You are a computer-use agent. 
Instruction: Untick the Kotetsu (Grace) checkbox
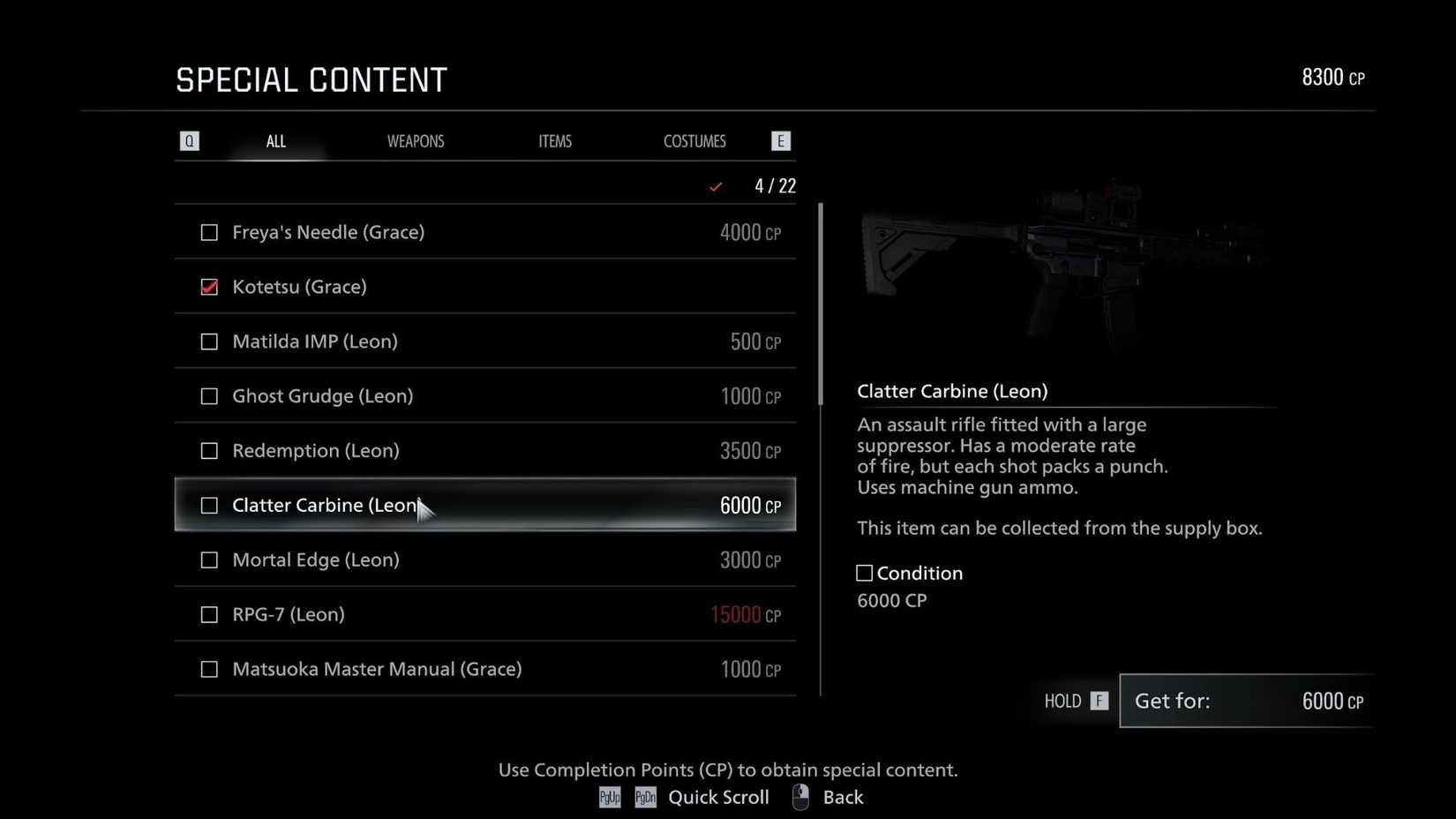click(209, 286)
